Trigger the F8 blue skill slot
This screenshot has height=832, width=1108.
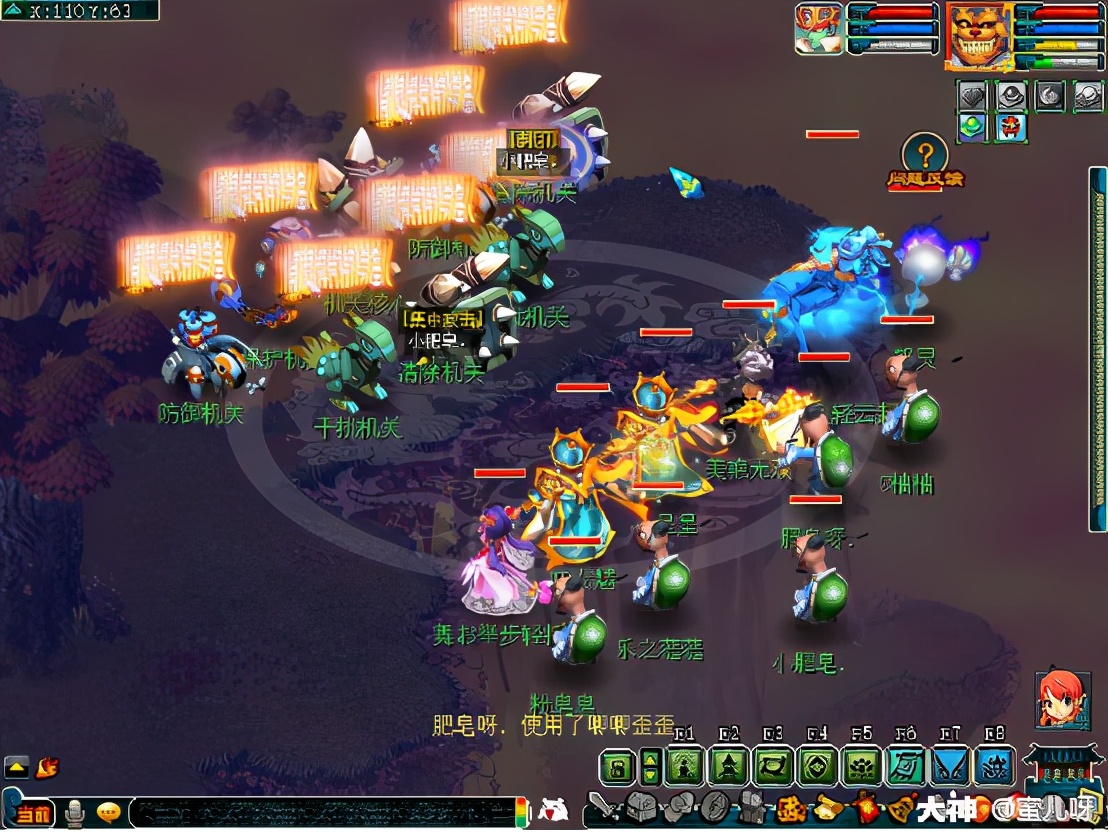click(x=994, y=767)
